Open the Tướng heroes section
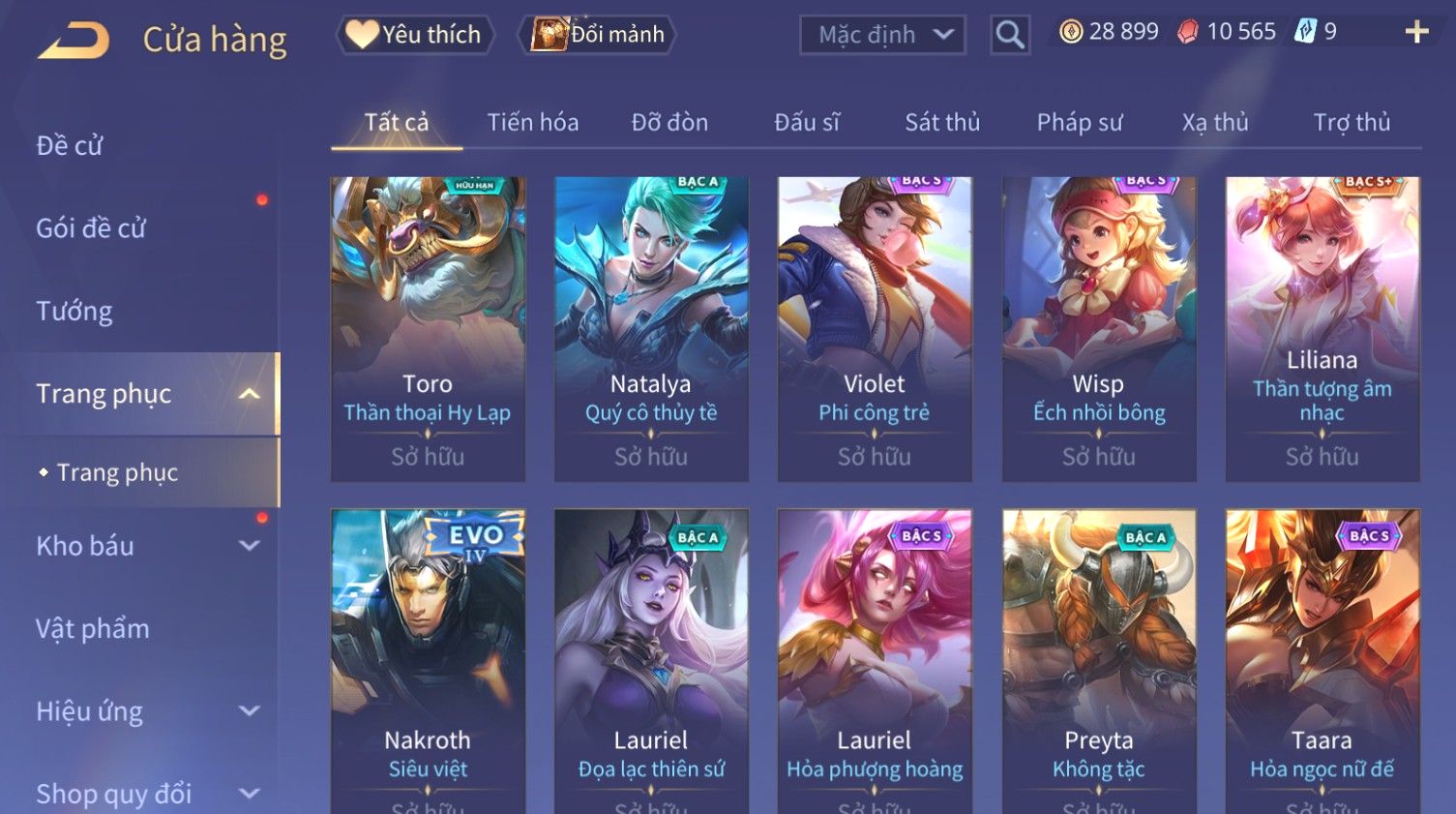This screenshot has width=1456, height=814. coord(74,312)
